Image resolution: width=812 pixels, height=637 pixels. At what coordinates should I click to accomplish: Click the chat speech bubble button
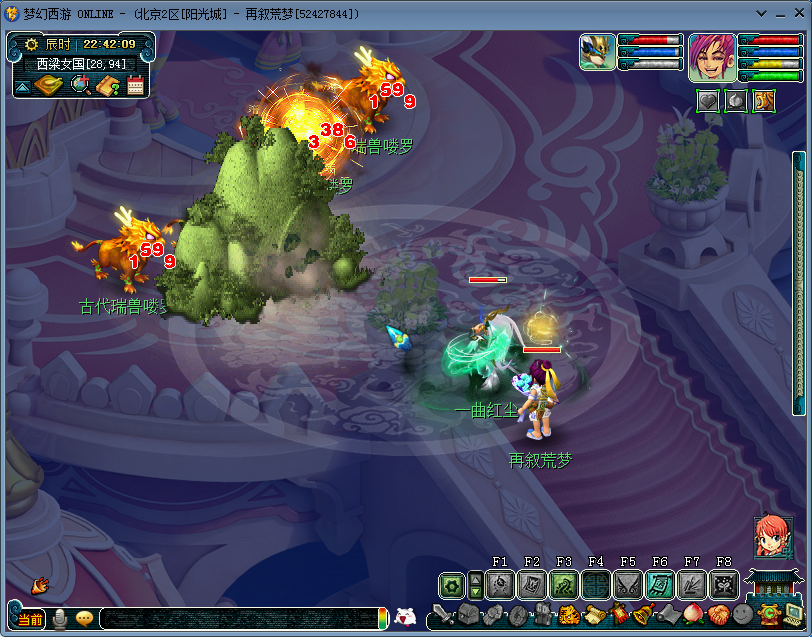(x=84, y=619)
